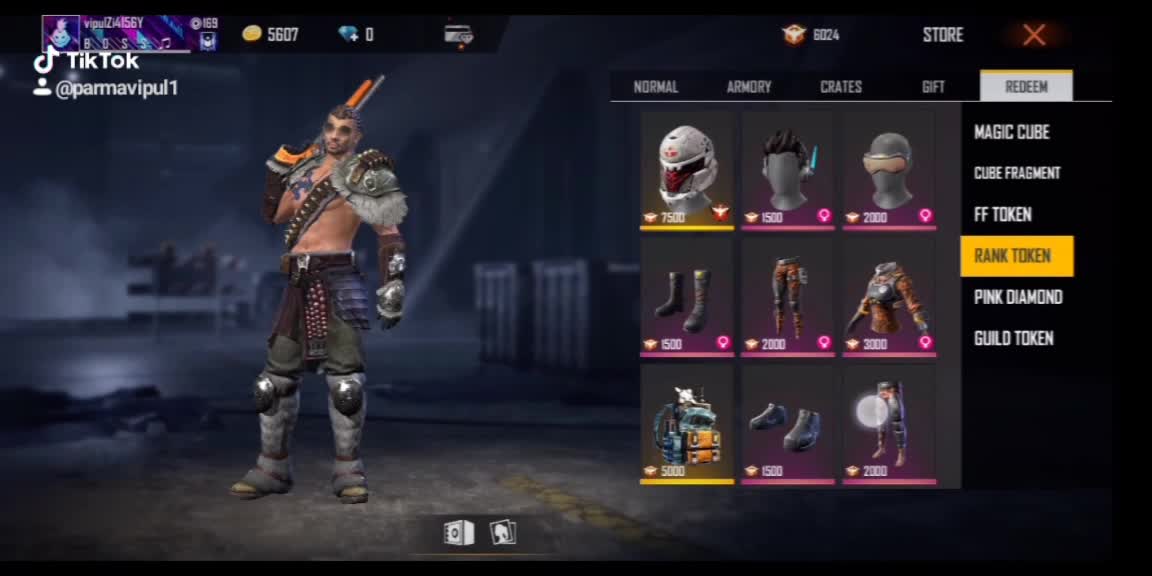This screenshot has width=1152, height=576.
Task: Select the FF Token category
Action: tap(1003, 214)
